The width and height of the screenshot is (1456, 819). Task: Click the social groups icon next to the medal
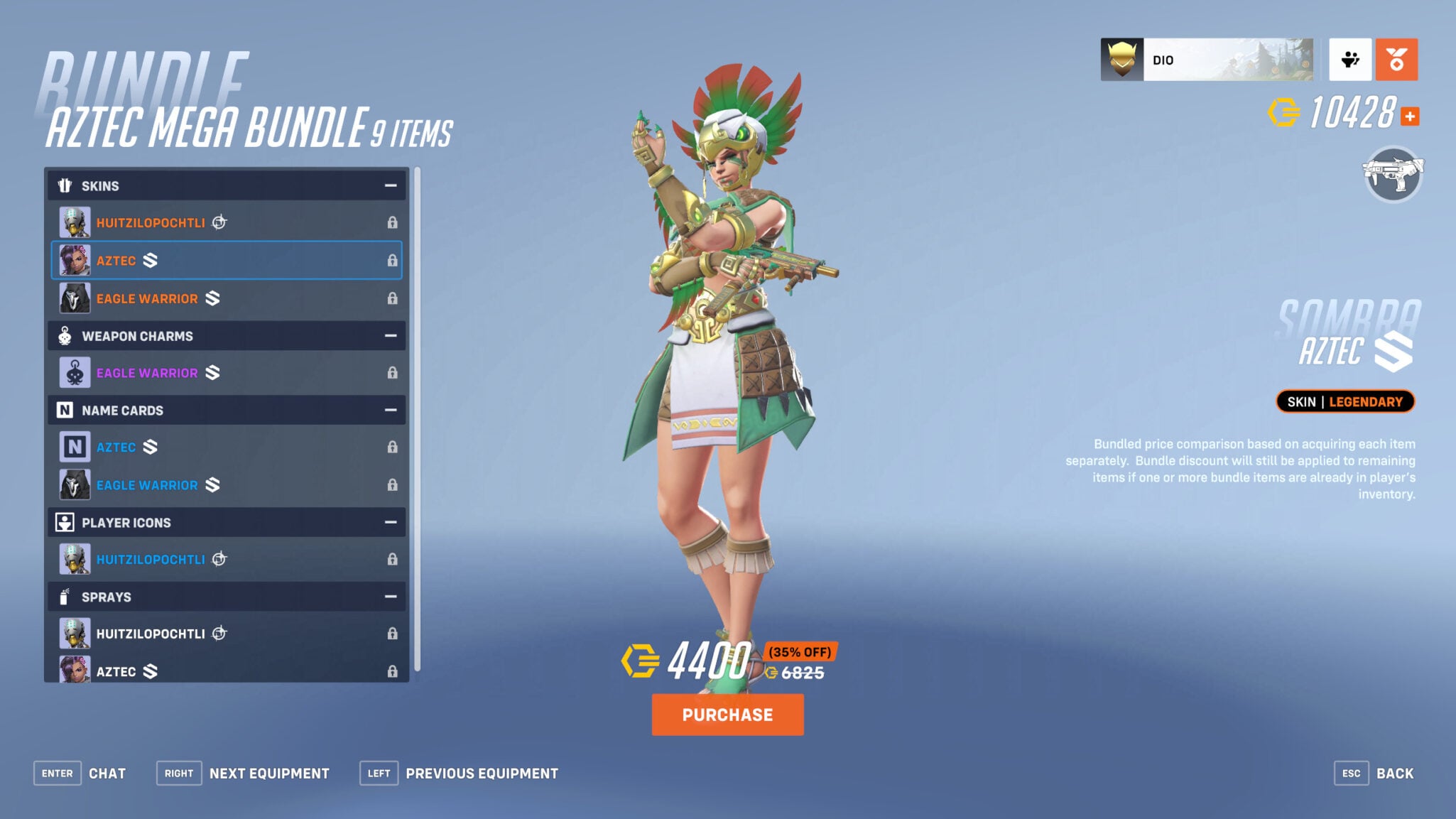1350,60
